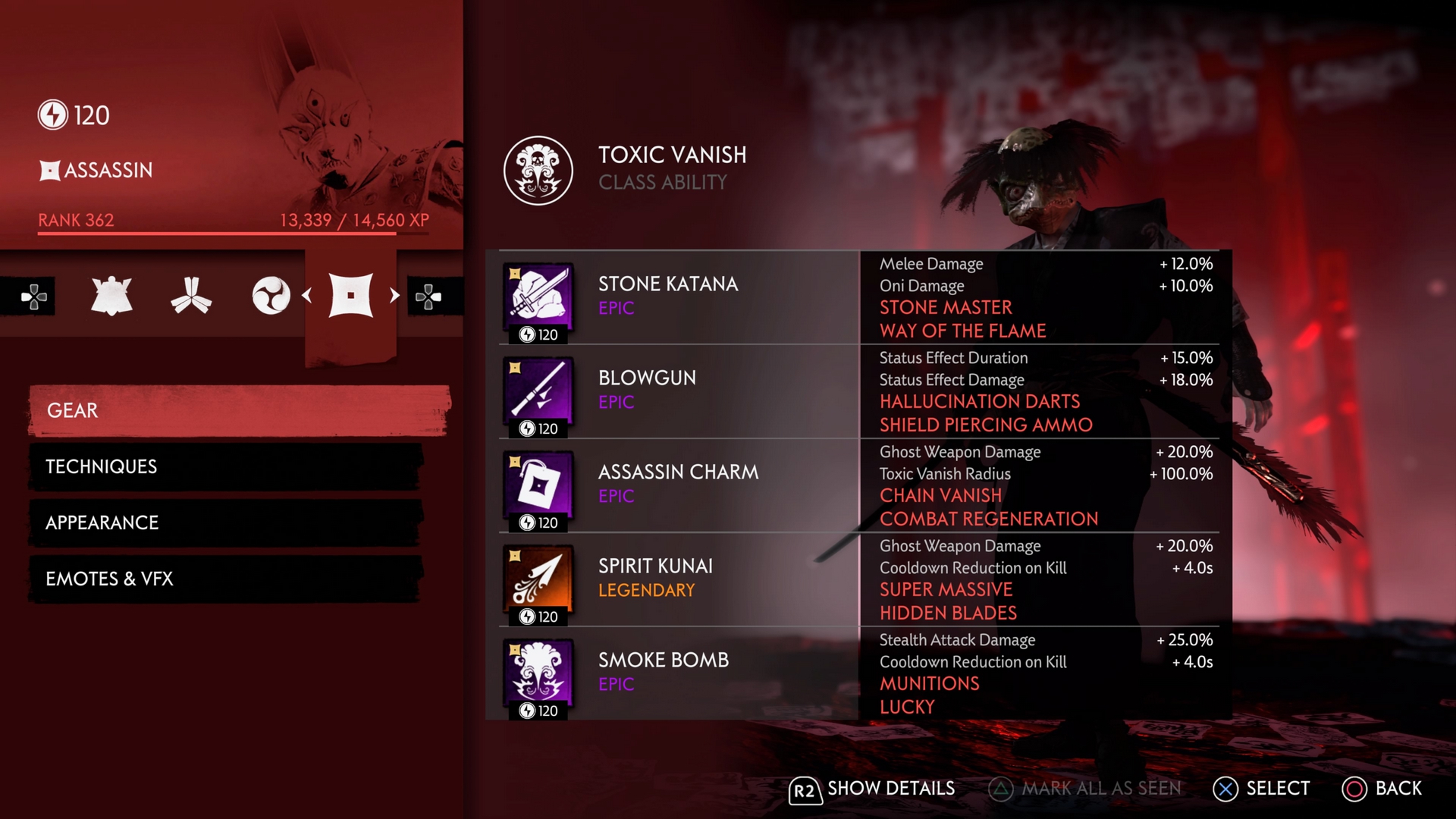Select Emotes & VFX menu entry
Image resolution: width=1456 pixels, height=819 pixels.
[225, 579]
